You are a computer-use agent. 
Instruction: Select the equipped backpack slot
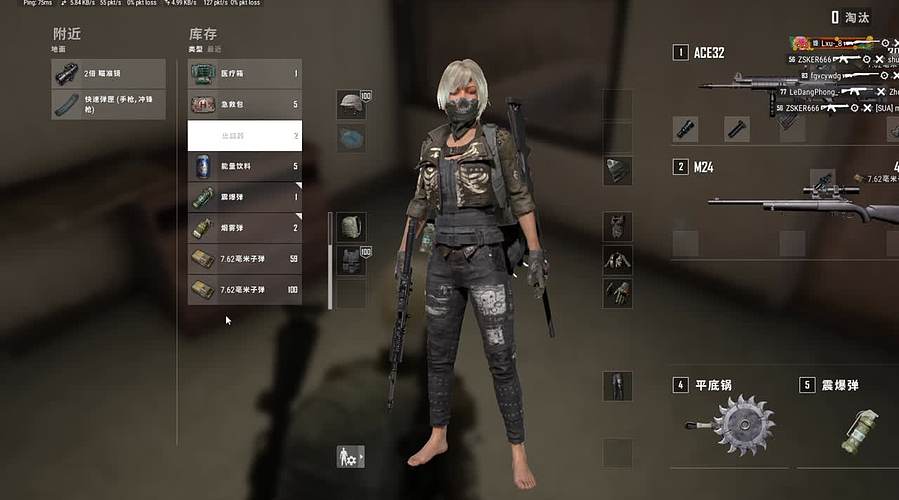click(x=351, y=227)
